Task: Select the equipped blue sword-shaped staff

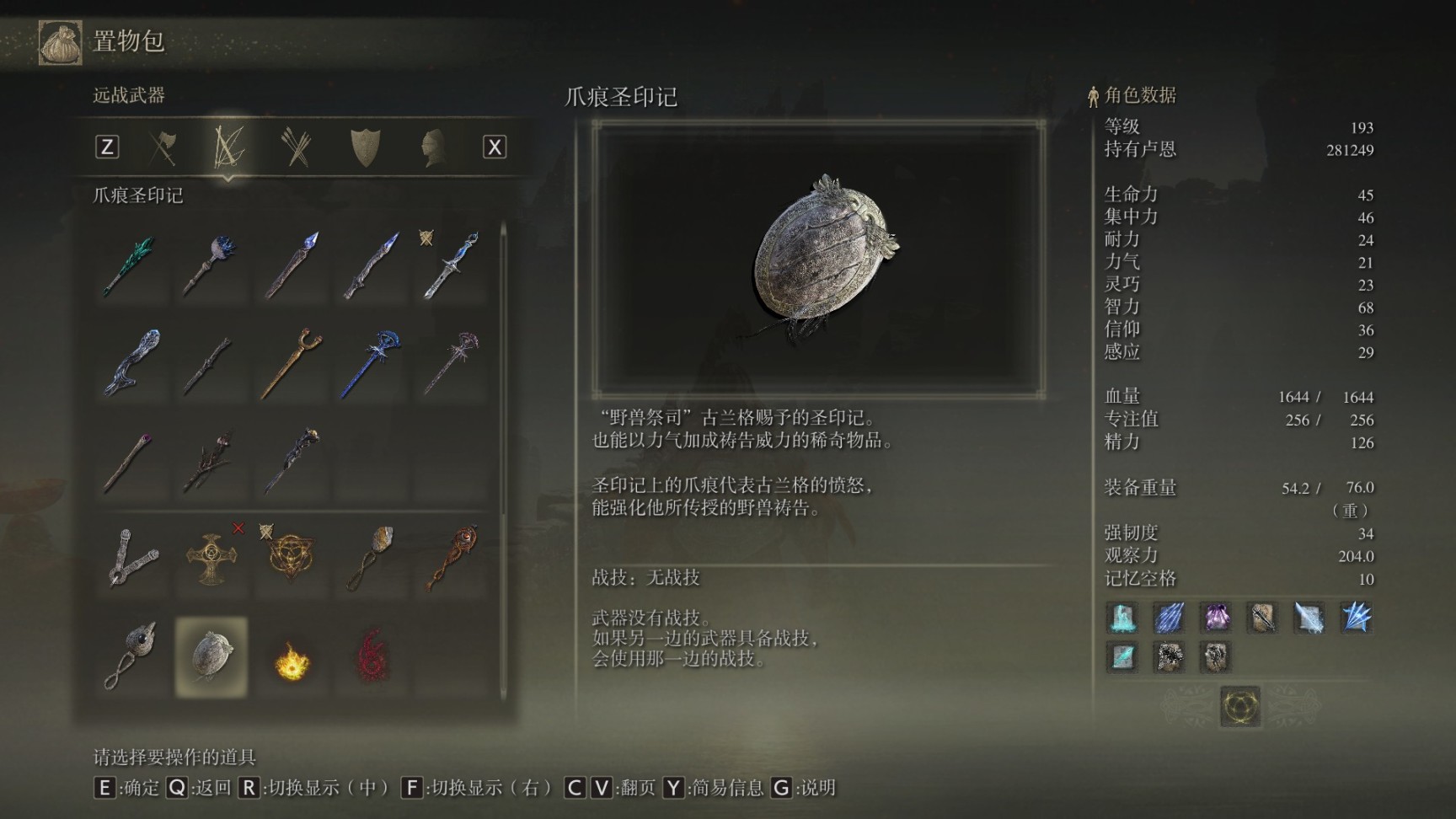Action: pyautogui.click(x=450, y=266)
